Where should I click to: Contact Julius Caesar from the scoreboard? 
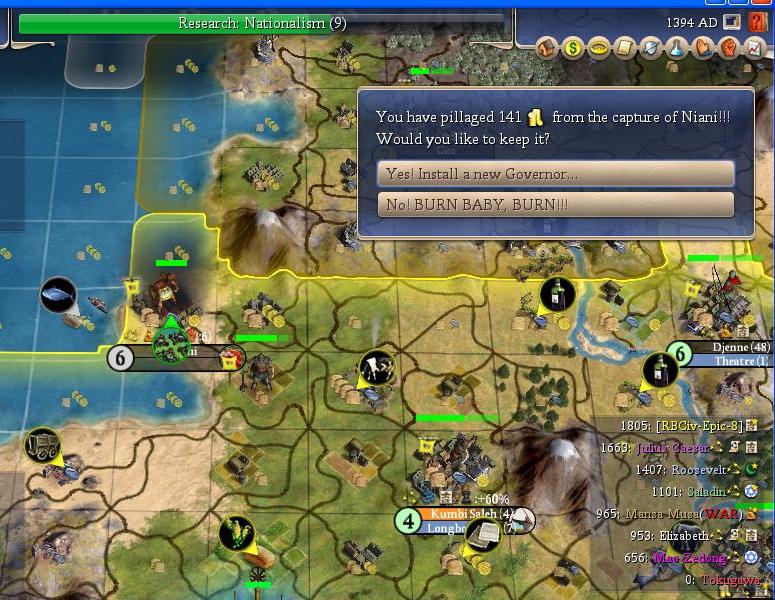point(678,448)
